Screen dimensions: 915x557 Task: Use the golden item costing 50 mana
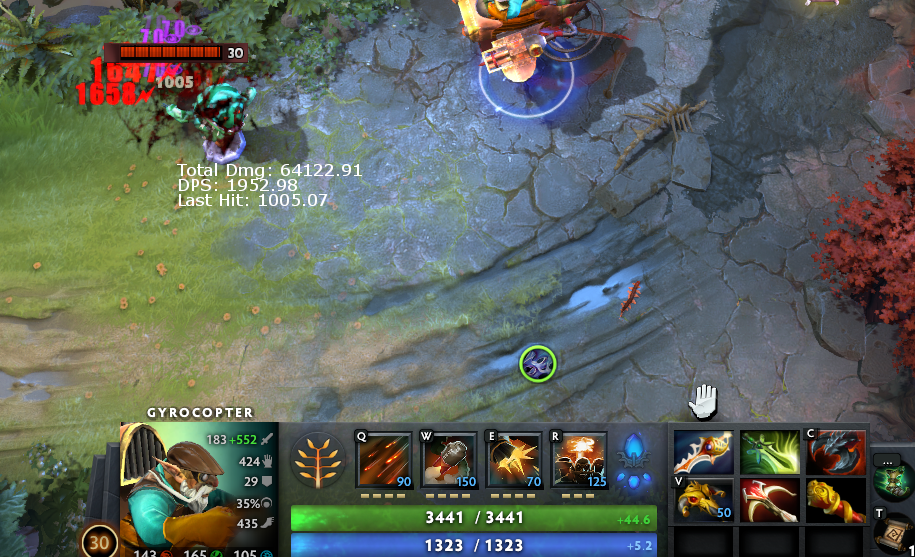coord(704,499)
